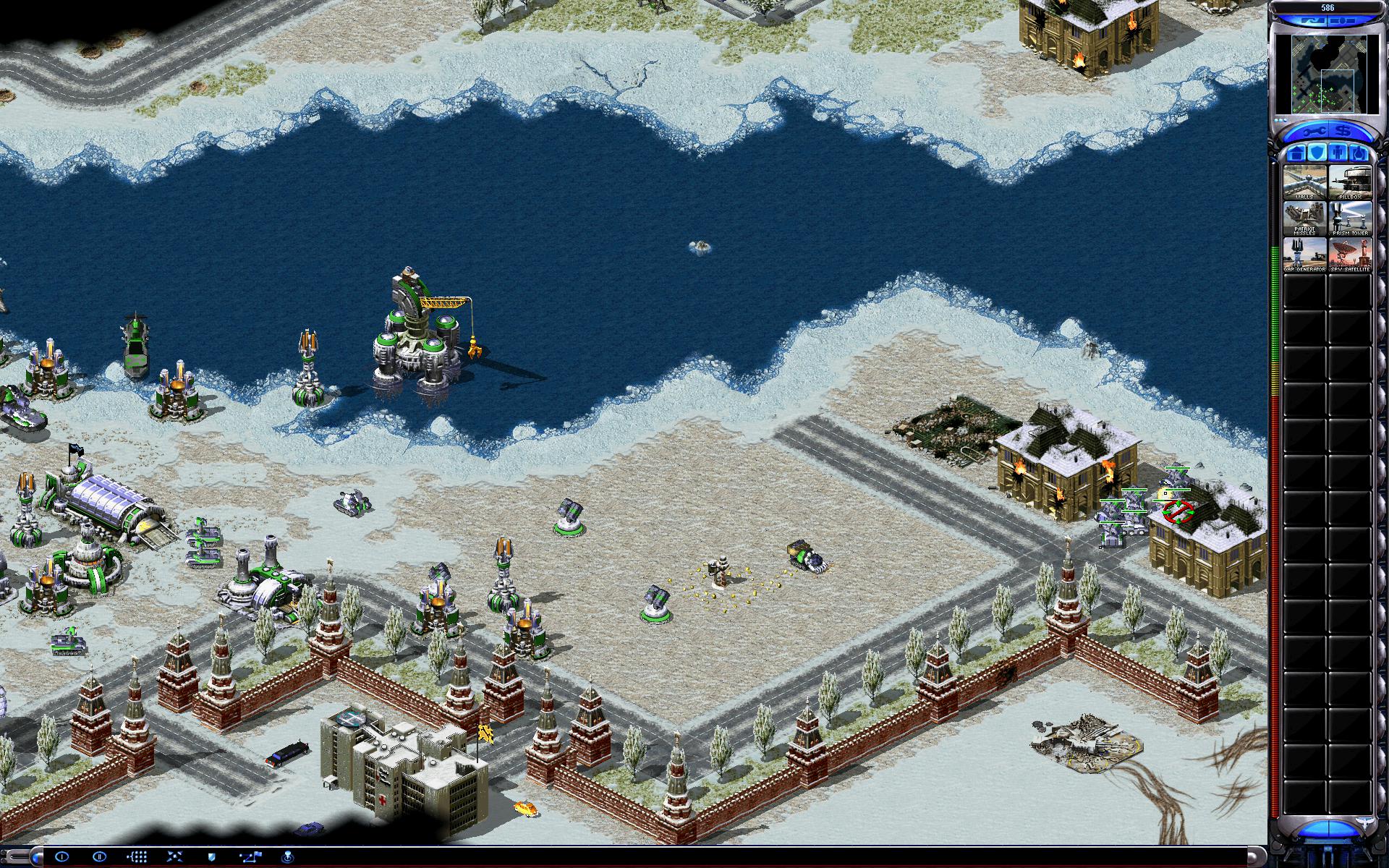Activate the dollar-sign sell button
1389x868 pixels.
(x=1343, y=132)
